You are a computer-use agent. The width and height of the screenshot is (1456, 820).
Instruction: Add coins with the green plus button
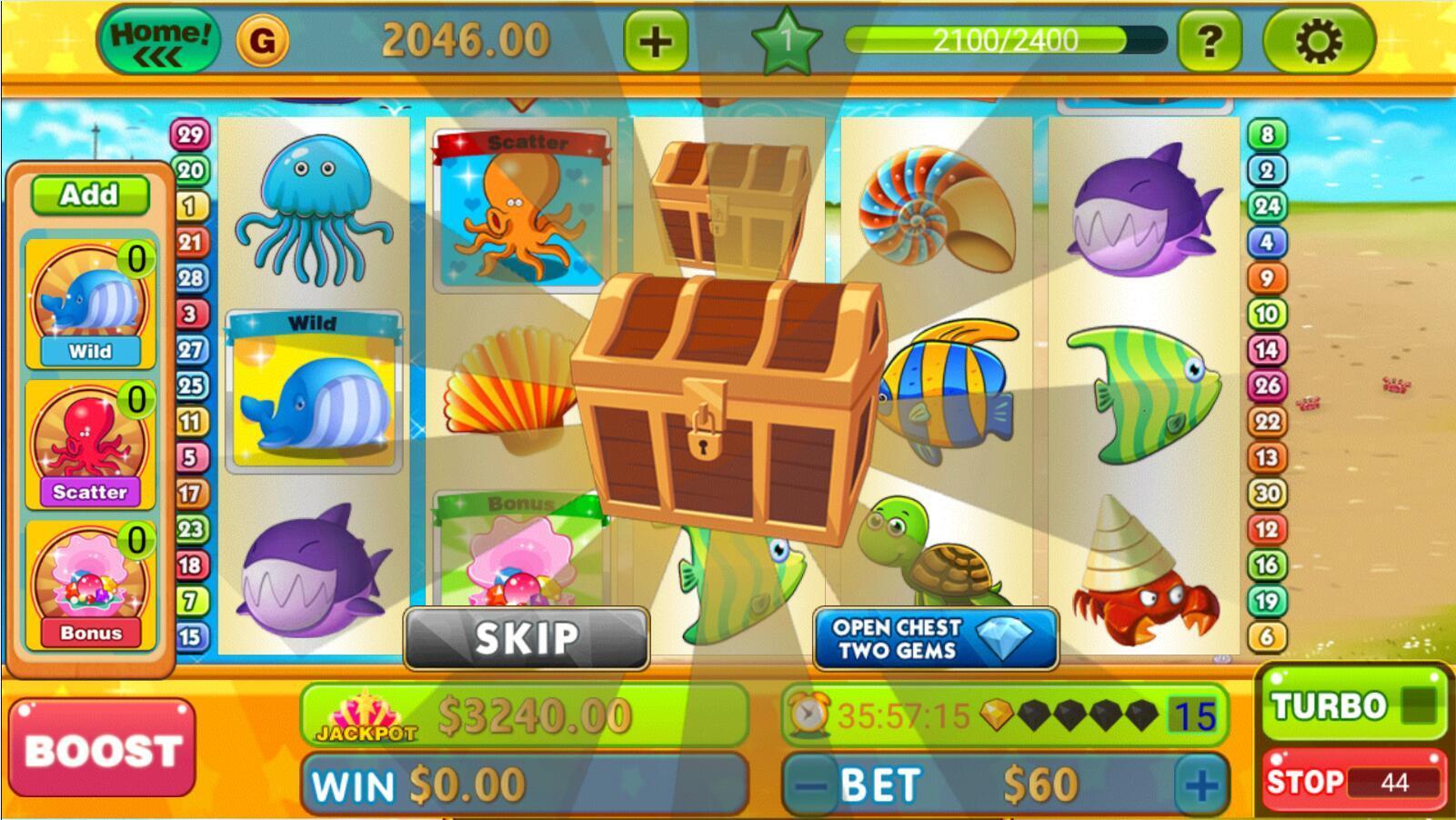point(658,39)
